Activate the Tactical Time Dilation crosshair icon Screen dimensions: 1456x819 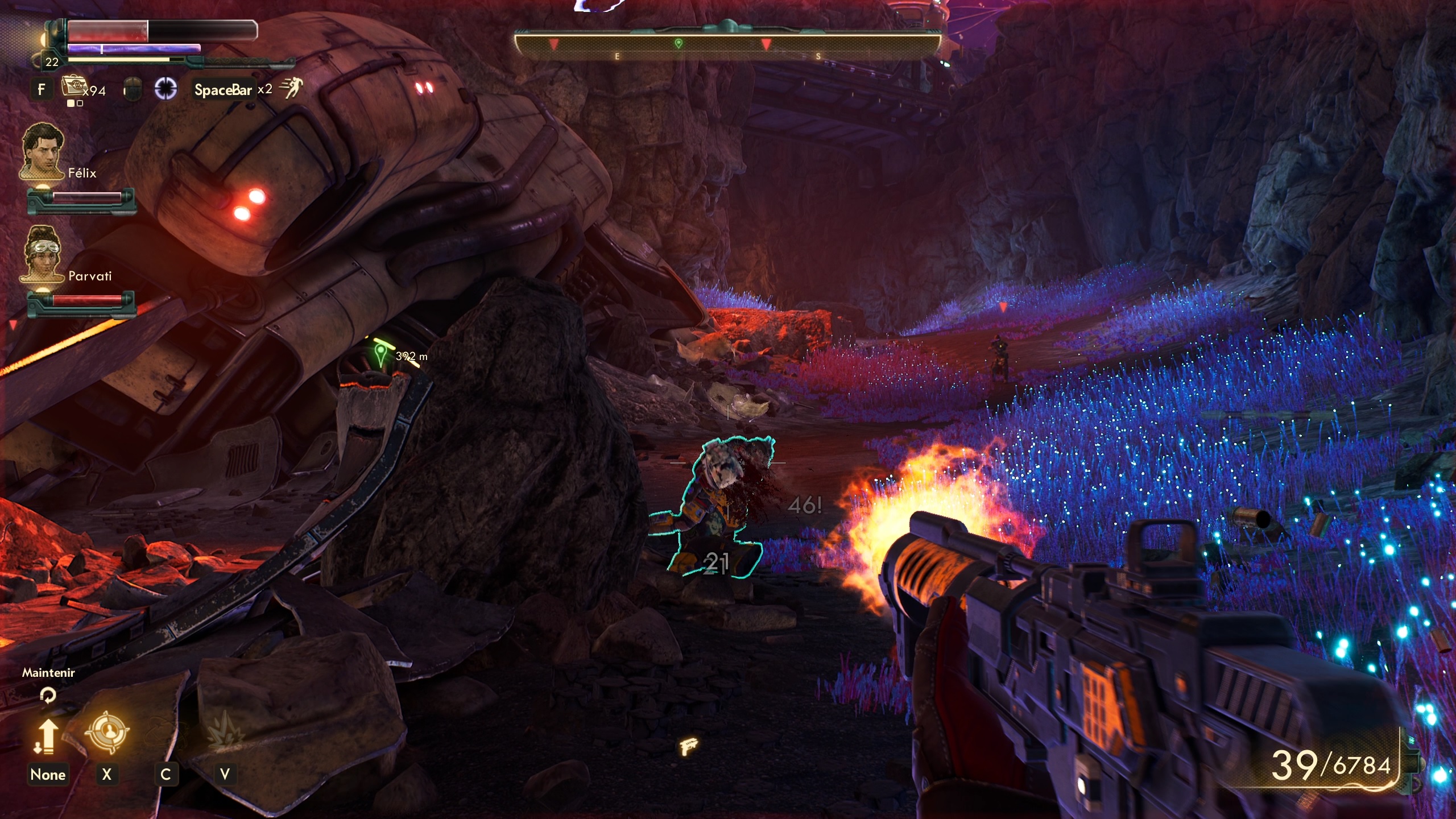pos(166,89)
